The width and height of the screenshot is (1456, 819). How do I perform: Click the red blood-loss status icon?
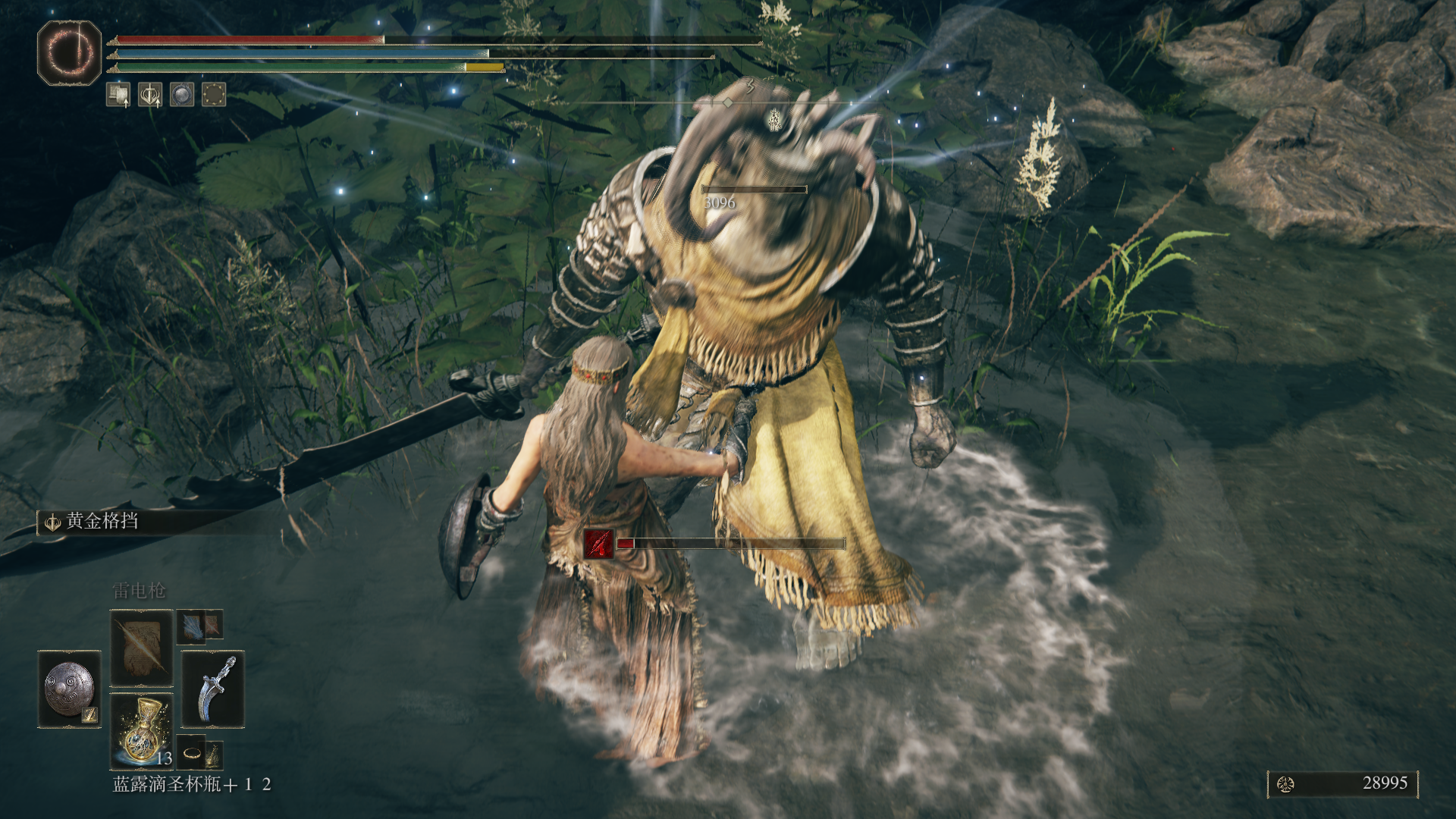(598, 544)
